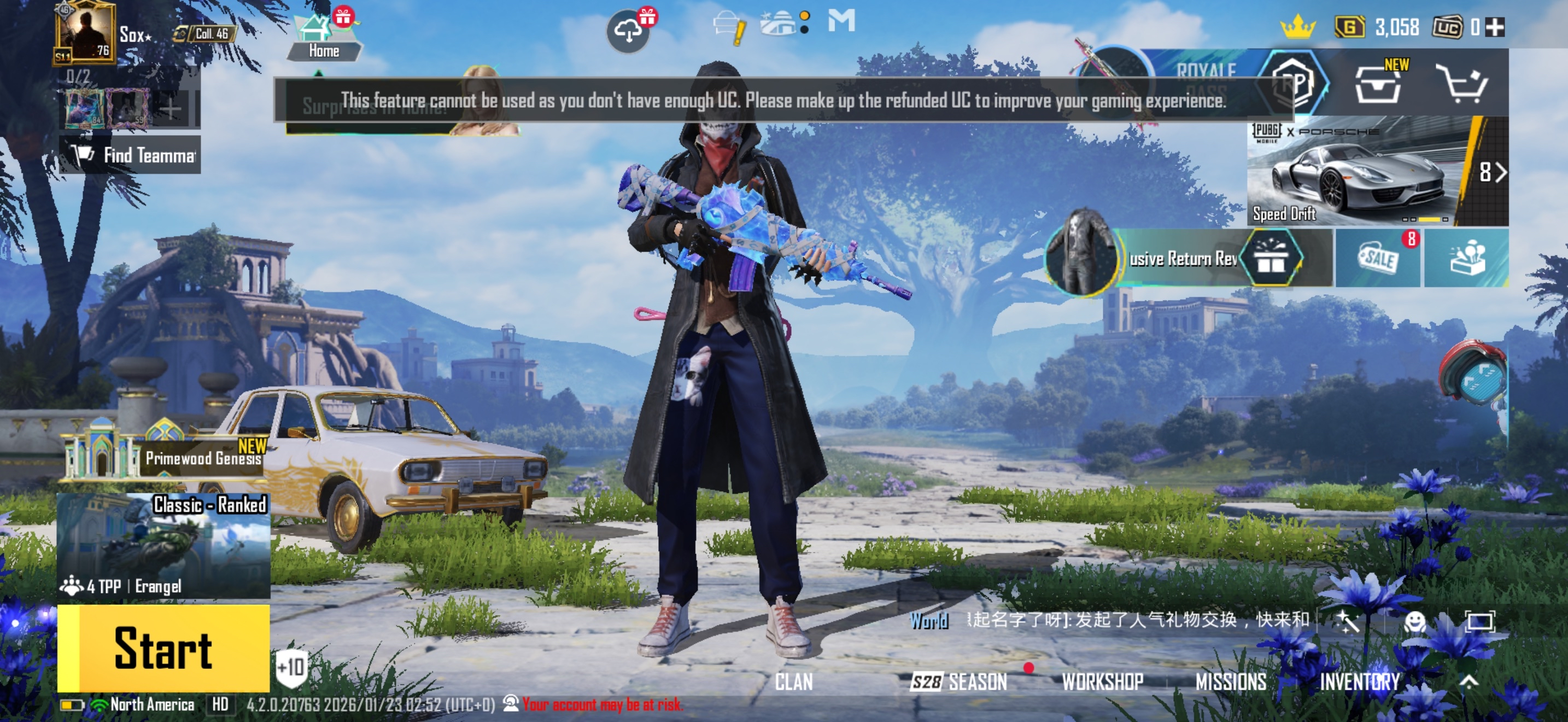Open the Clan menu
The width and height of the screenshot is (1568, 722).
(x=794, y=682)
